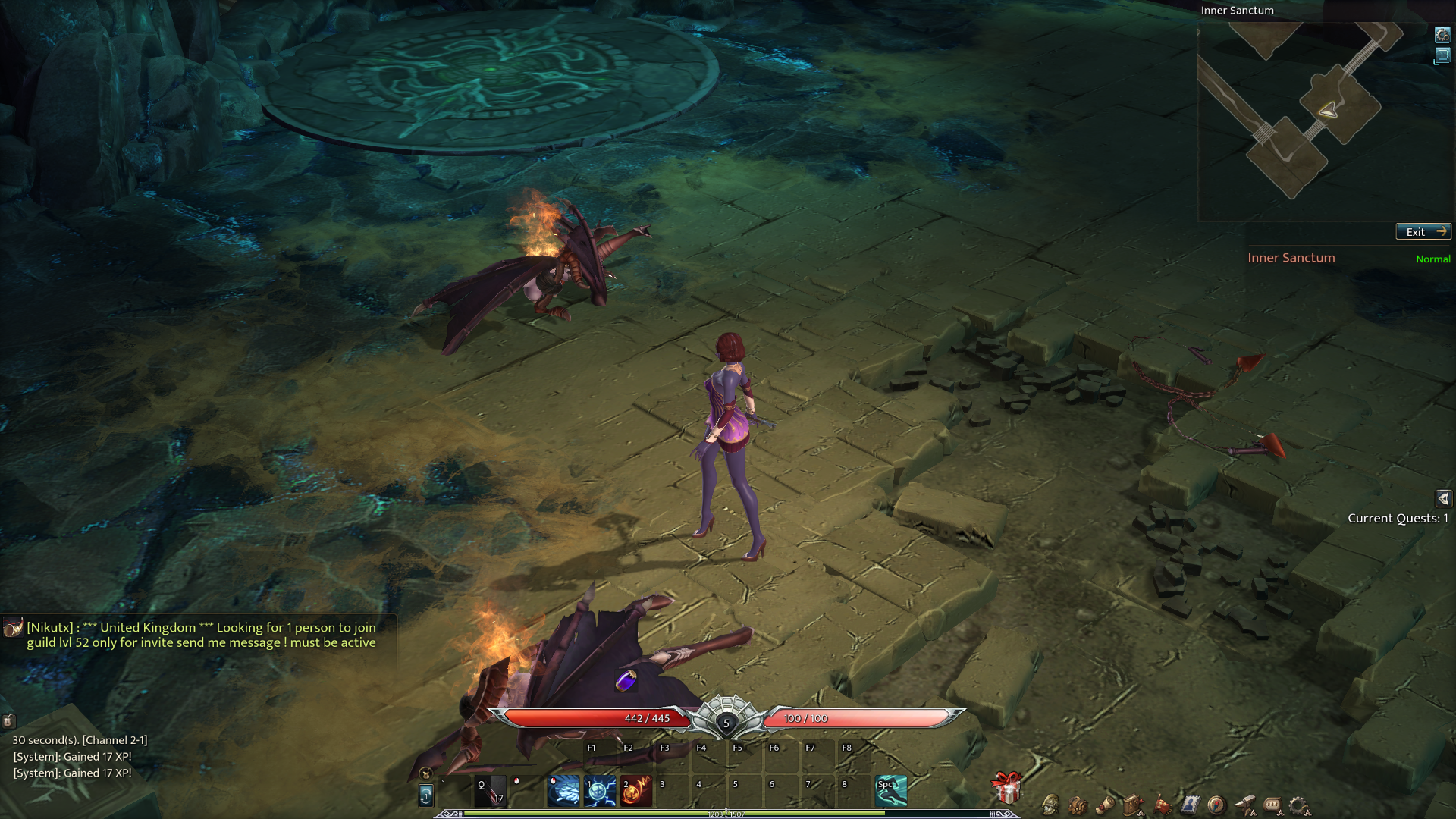Switch hotbar preset with the swap button
1456x819 pixels.
(x=426, y=795)
